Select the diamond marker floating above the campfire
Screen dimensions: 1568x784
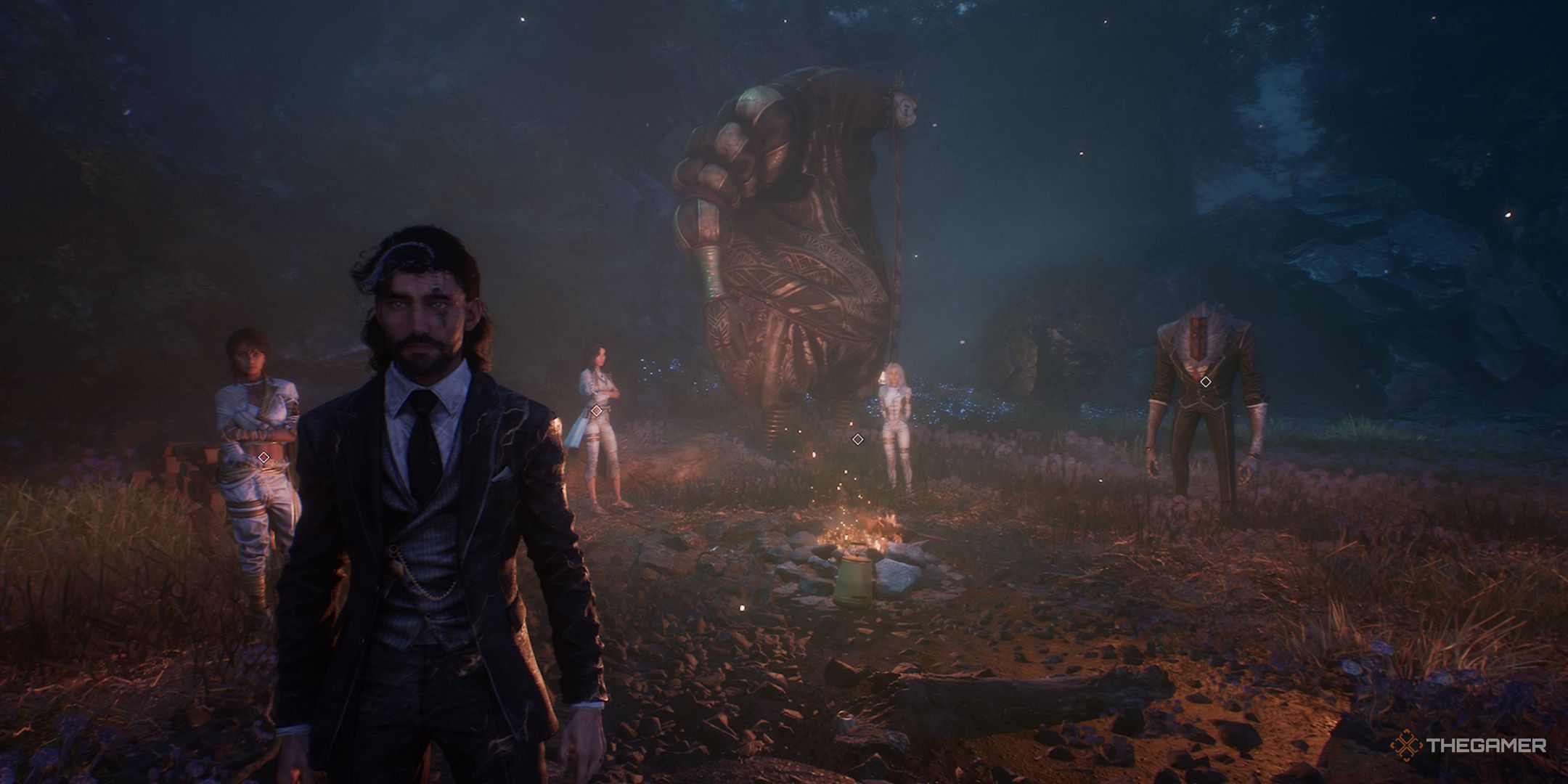tap(857, 438)
